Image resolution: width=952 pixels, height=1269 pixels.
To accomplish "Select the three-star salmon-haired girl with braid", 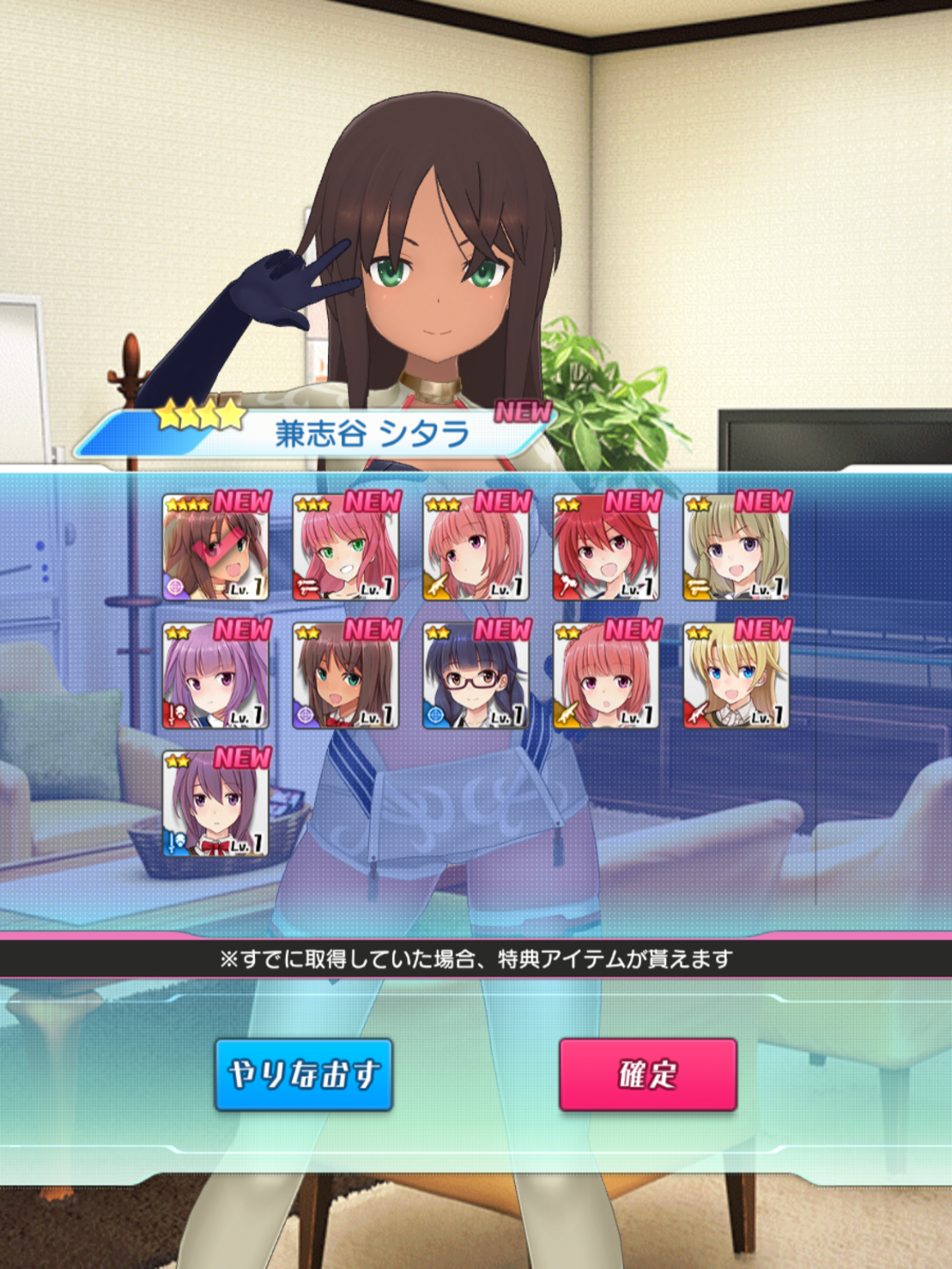I will [x=476, y=548].
